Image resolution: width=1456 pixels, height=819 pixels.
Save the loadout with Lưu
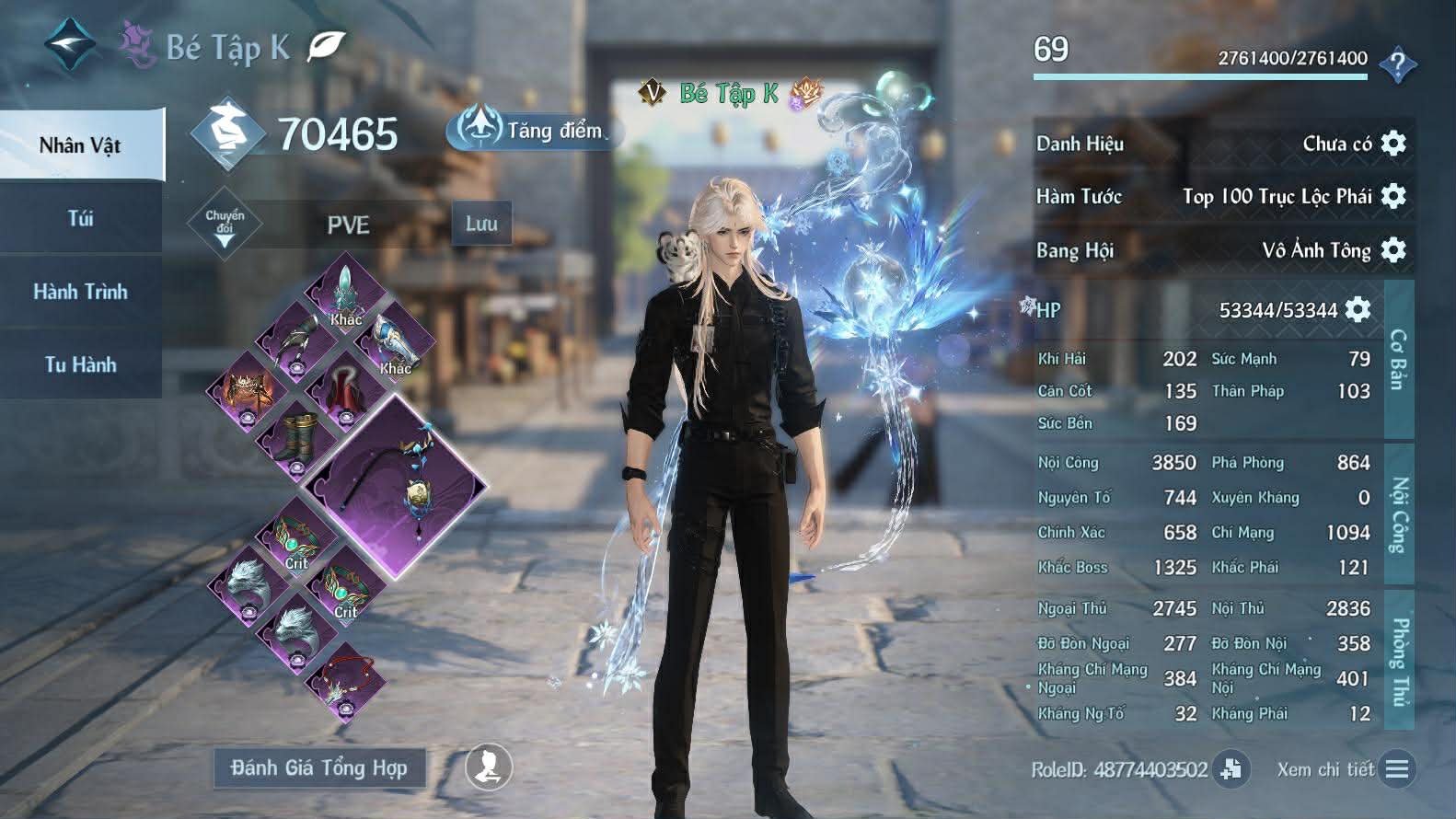tap(480, 224)
